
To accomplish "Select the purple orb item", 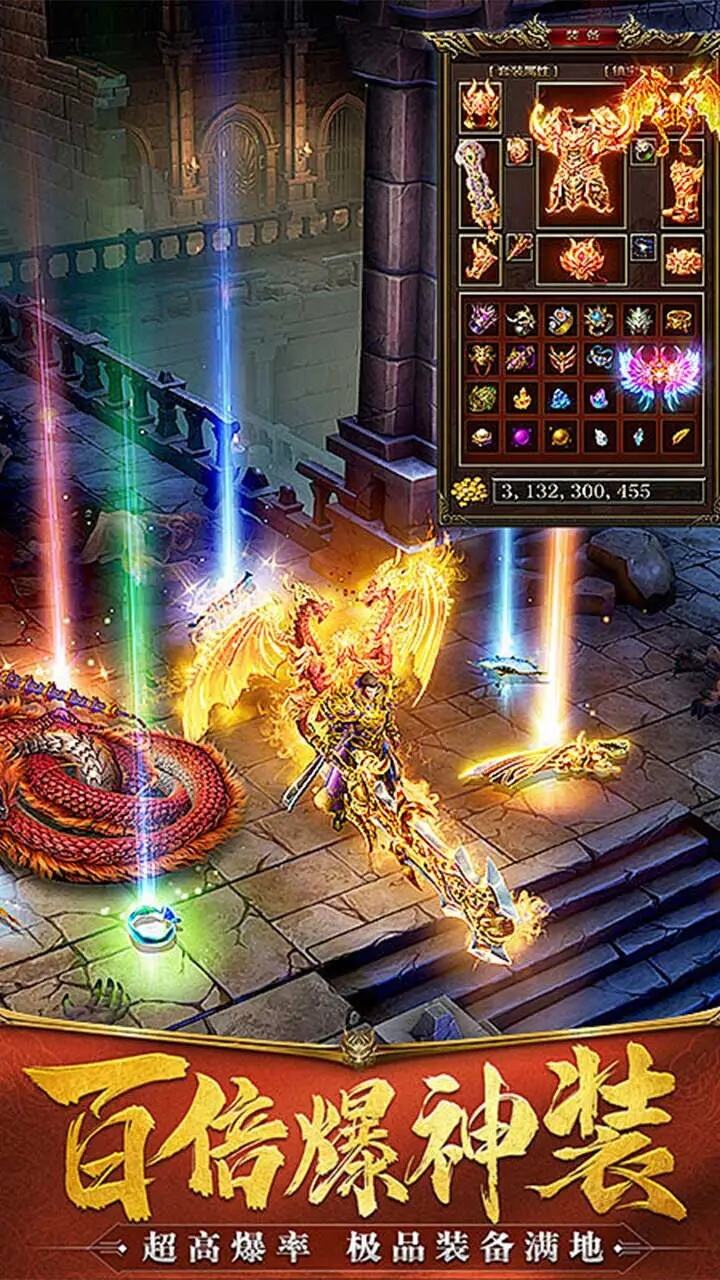I will [521, 436].
